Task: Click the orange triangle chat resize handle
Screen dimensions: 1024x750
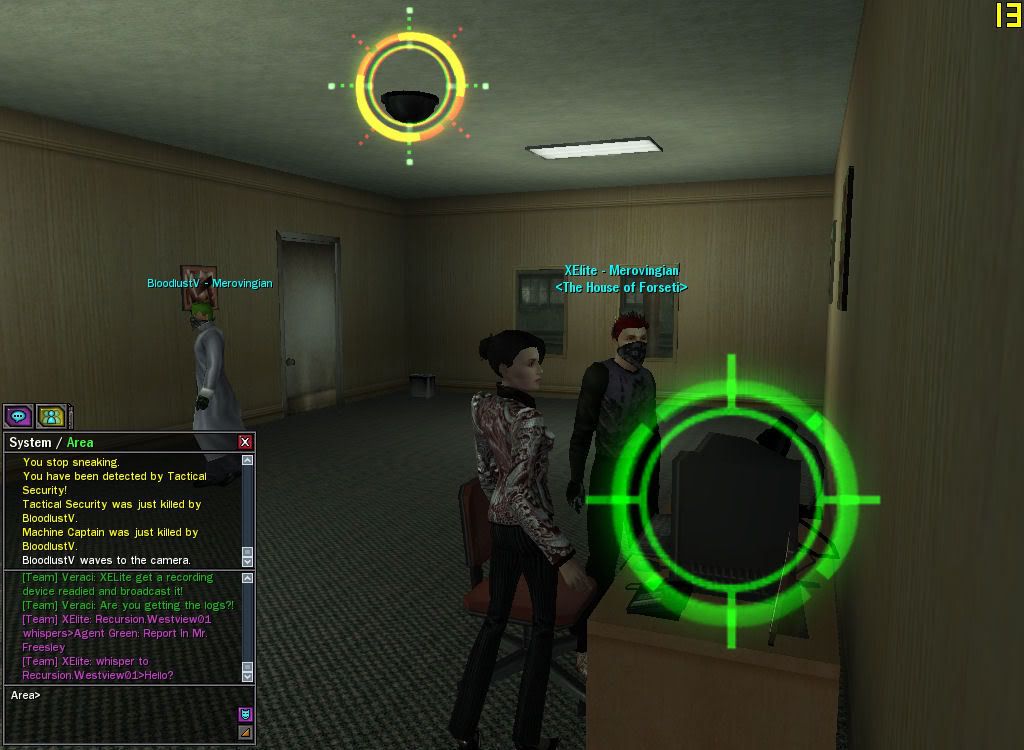Action: pos(245,733)
